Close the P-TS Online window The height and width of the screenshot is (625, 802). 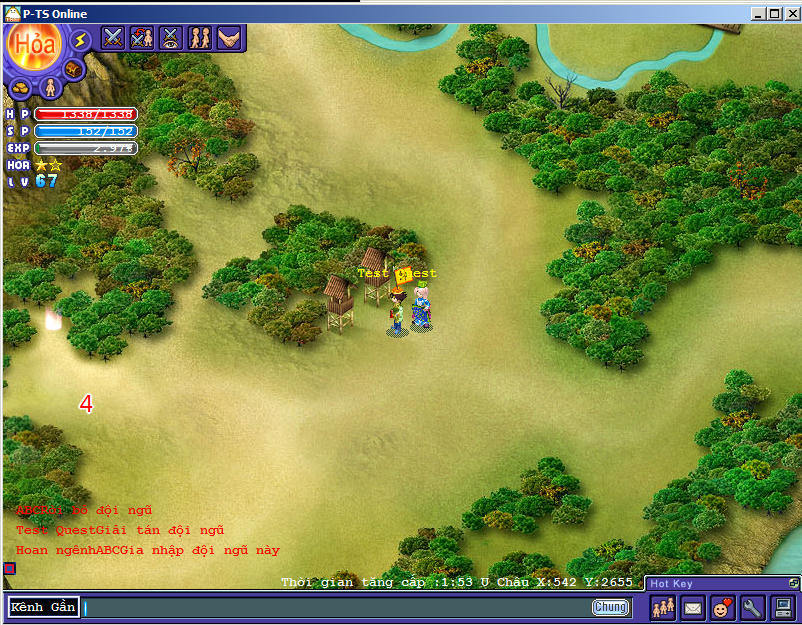coord(791,14)
